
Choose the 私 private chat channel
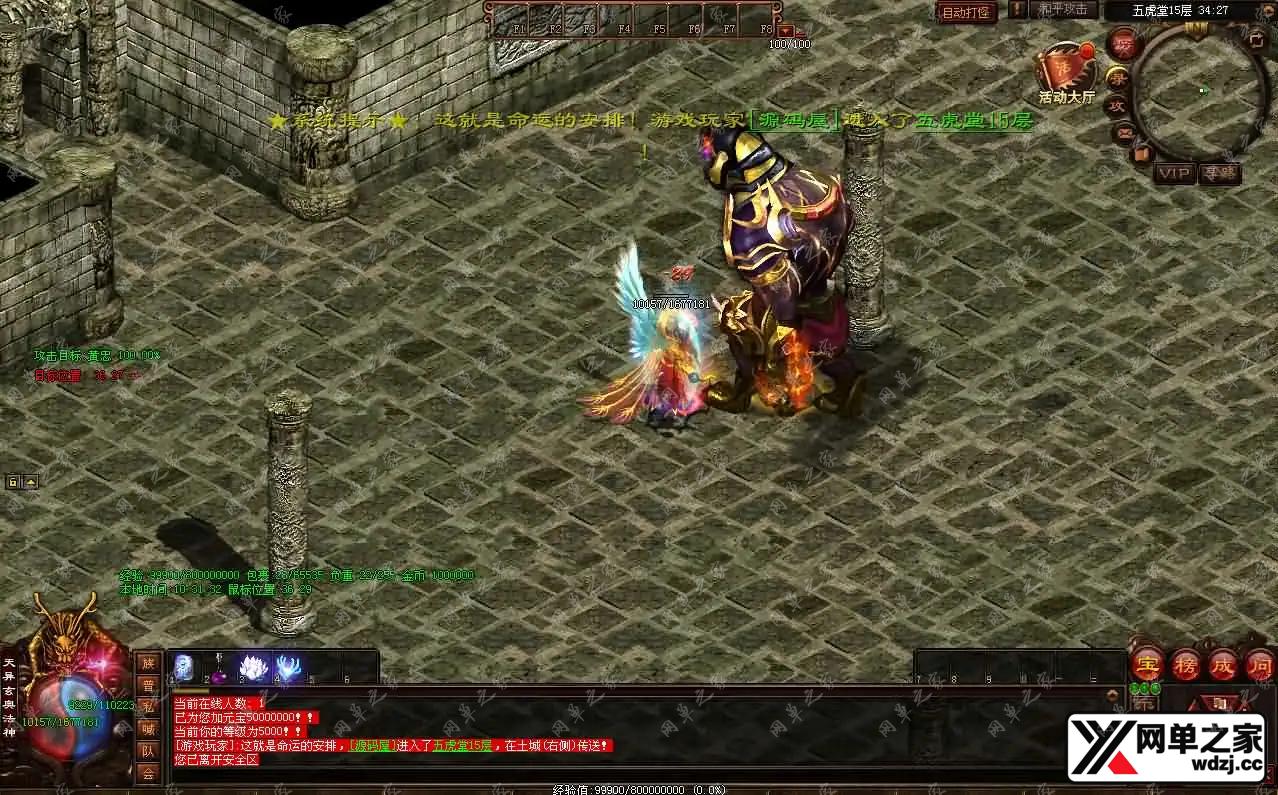point(148,707)
